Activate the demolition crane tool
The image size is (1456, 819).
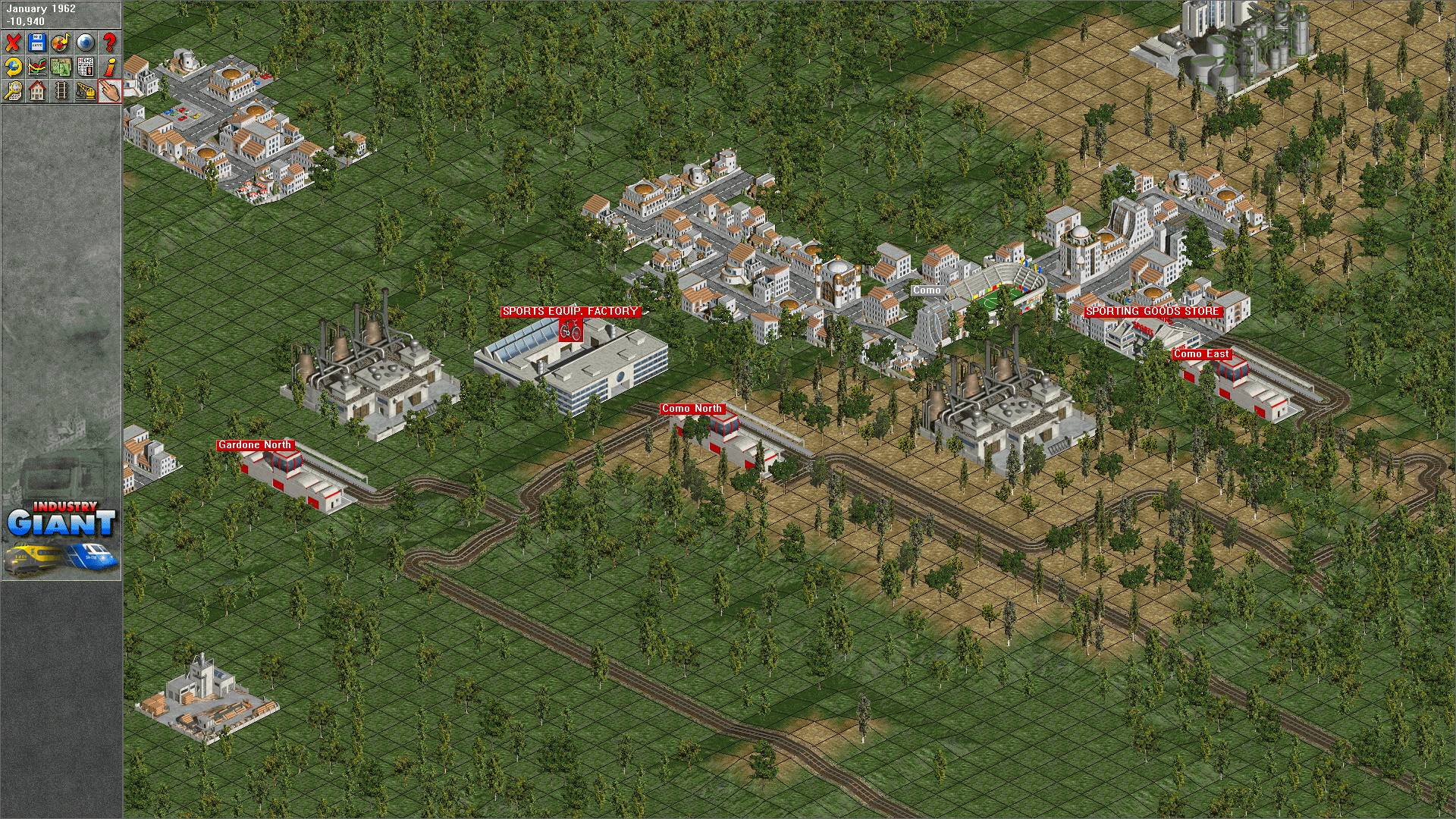pyautogui.click(x=85, y=91)
